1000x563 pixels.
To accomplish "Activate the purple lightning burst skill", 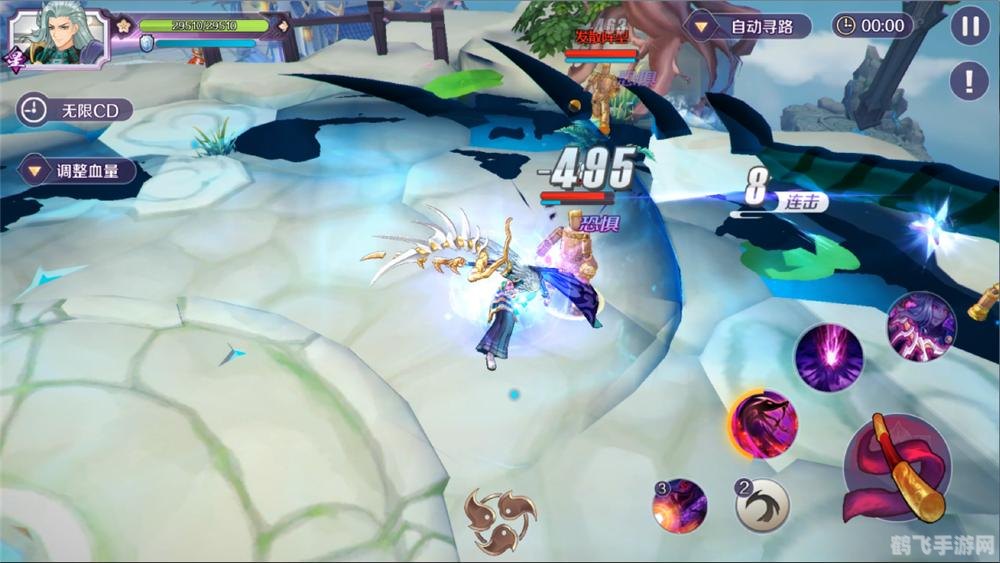I will click(828, 357).
